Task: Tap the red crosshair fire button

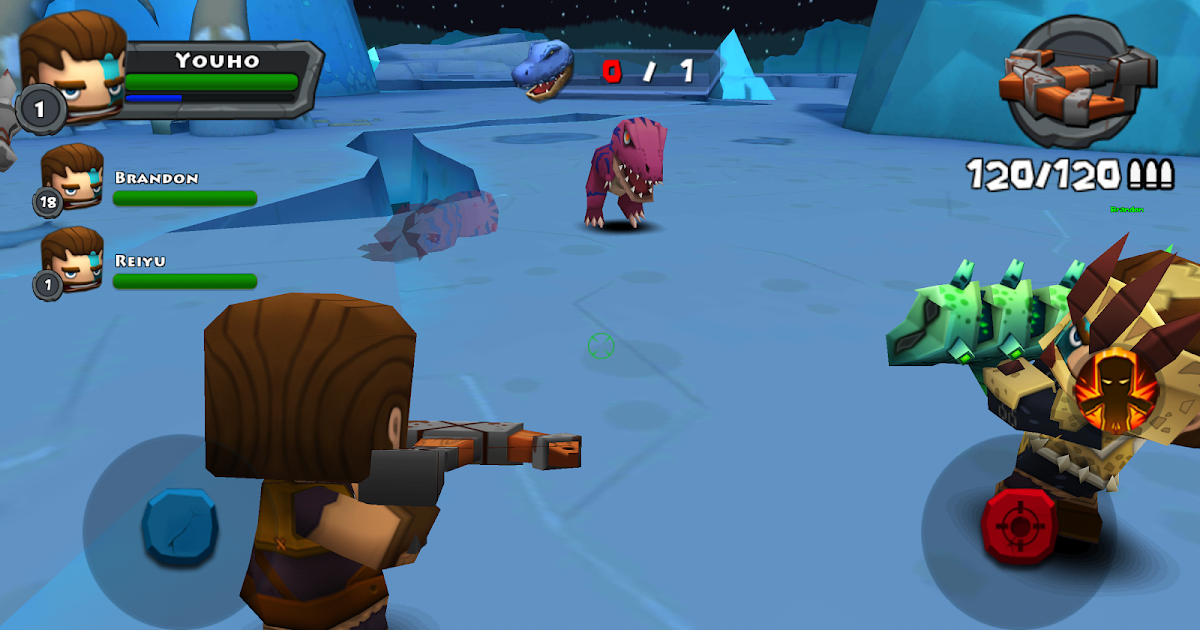Action: point(1019,523)
